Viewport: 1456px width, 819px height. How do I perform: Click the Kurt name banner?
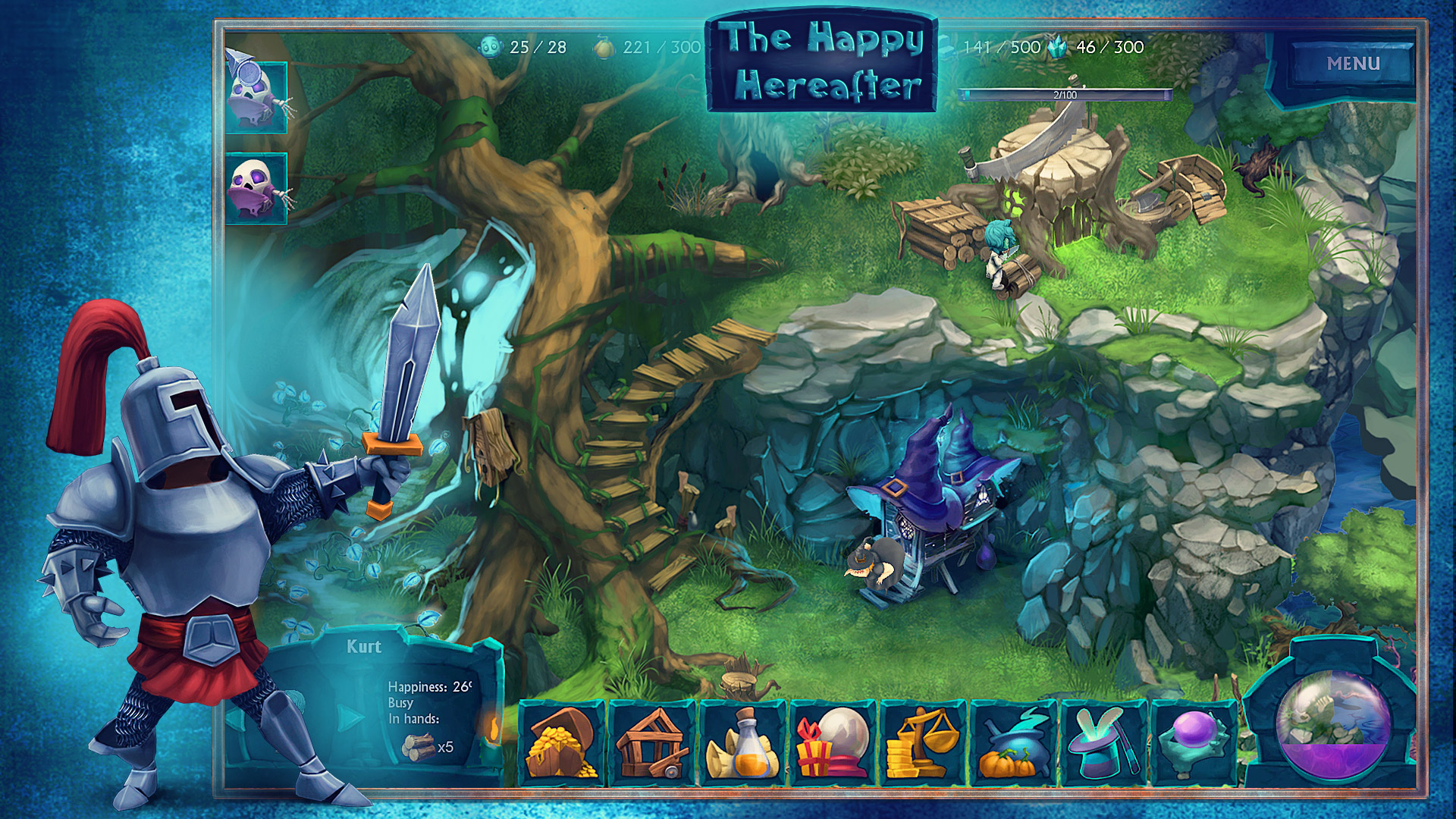tap(364, 647)
